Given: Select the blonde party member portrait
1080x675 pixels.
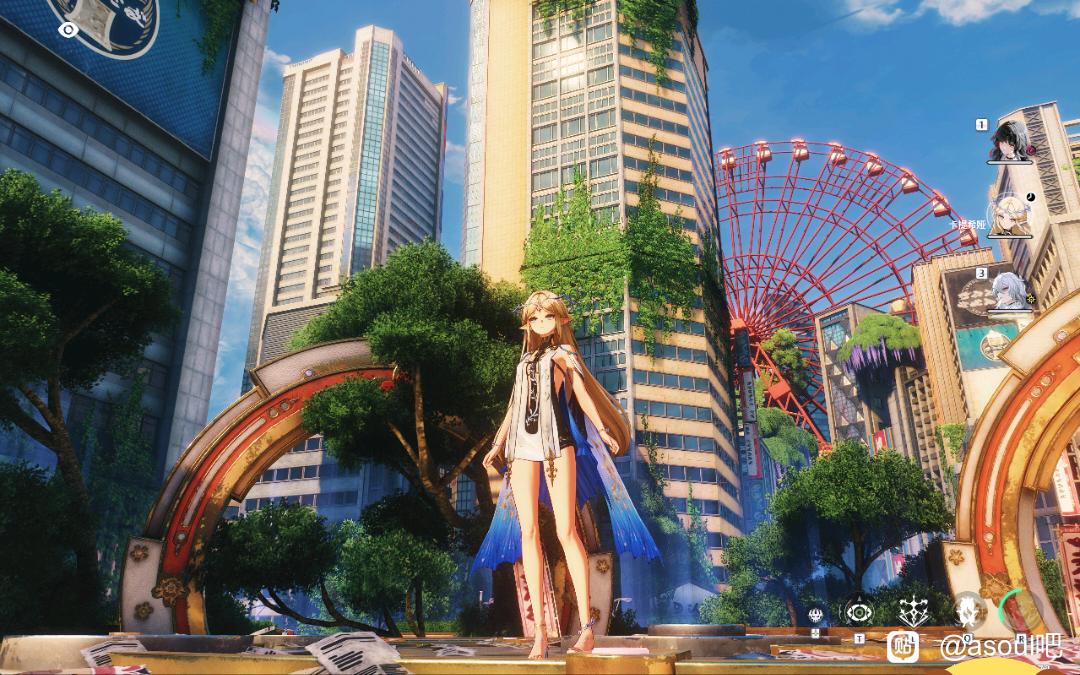Looking at the screenshot, I should point(1010,214).
